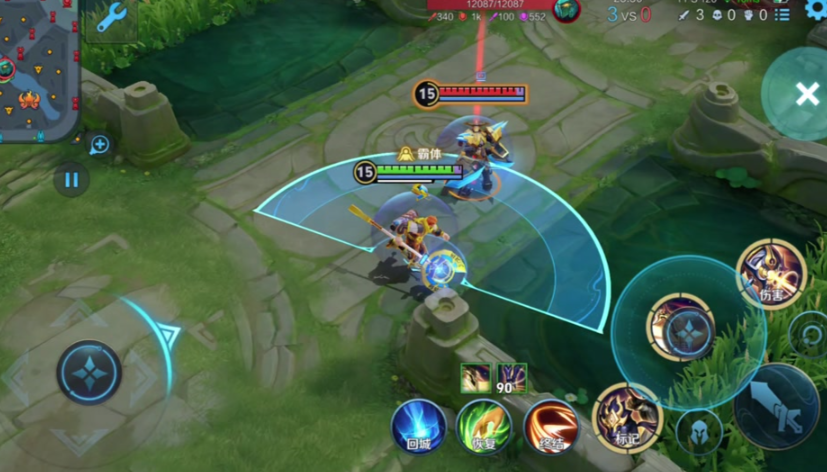827x472 pixels.
Task: Pause the game
Action: (x=71, y=181)
